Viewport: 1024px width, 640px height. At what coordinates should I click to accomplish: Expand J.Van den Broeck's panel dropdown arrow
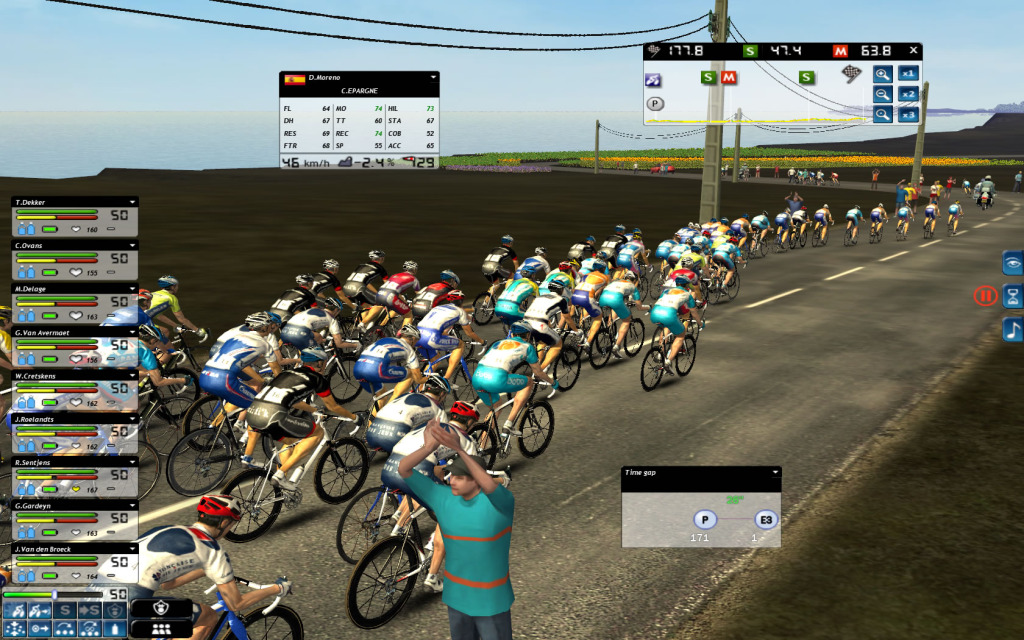(x=131, y=549)
